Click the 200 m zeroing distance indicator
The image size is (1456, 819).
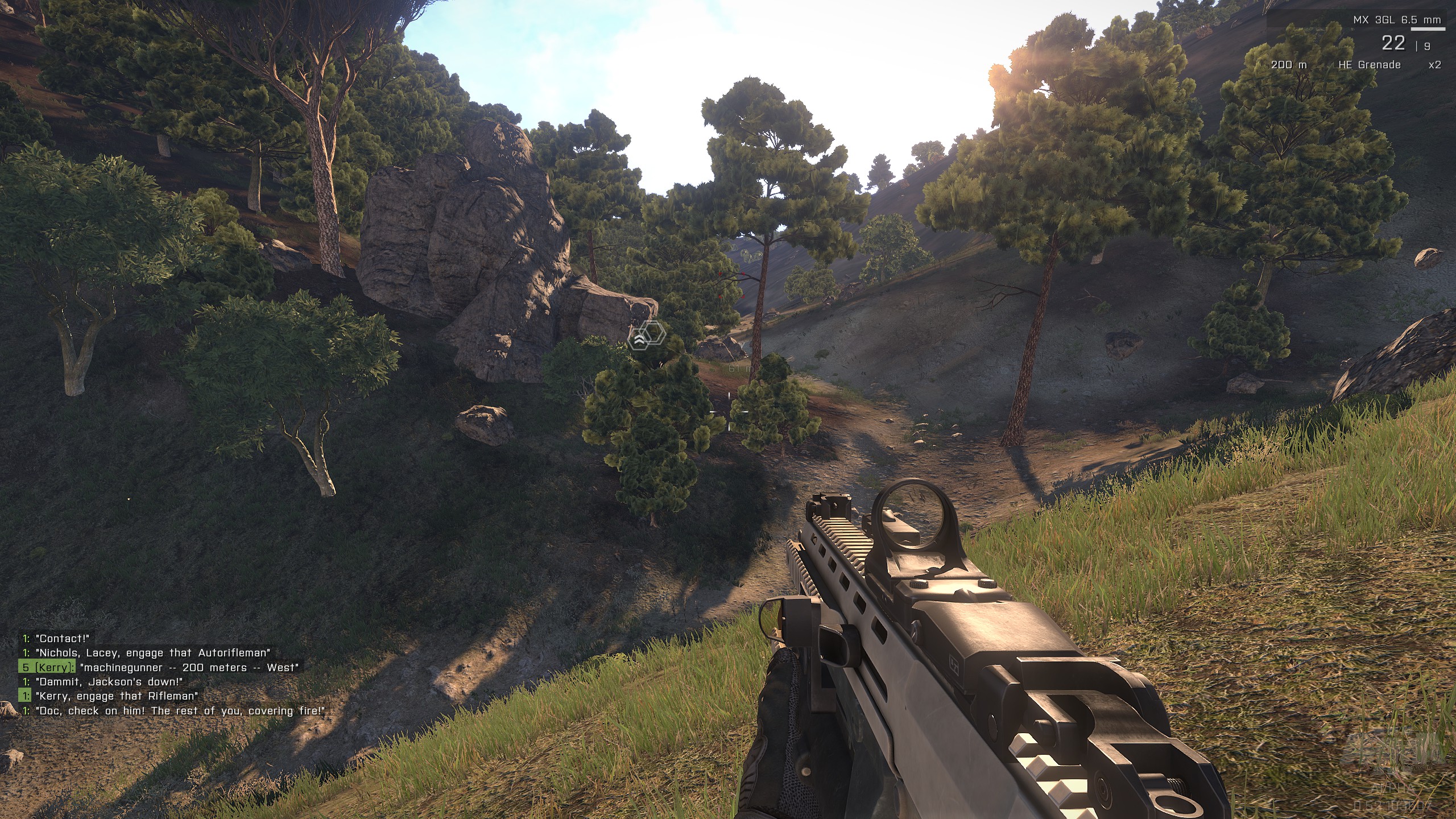tap(1289, 66)
